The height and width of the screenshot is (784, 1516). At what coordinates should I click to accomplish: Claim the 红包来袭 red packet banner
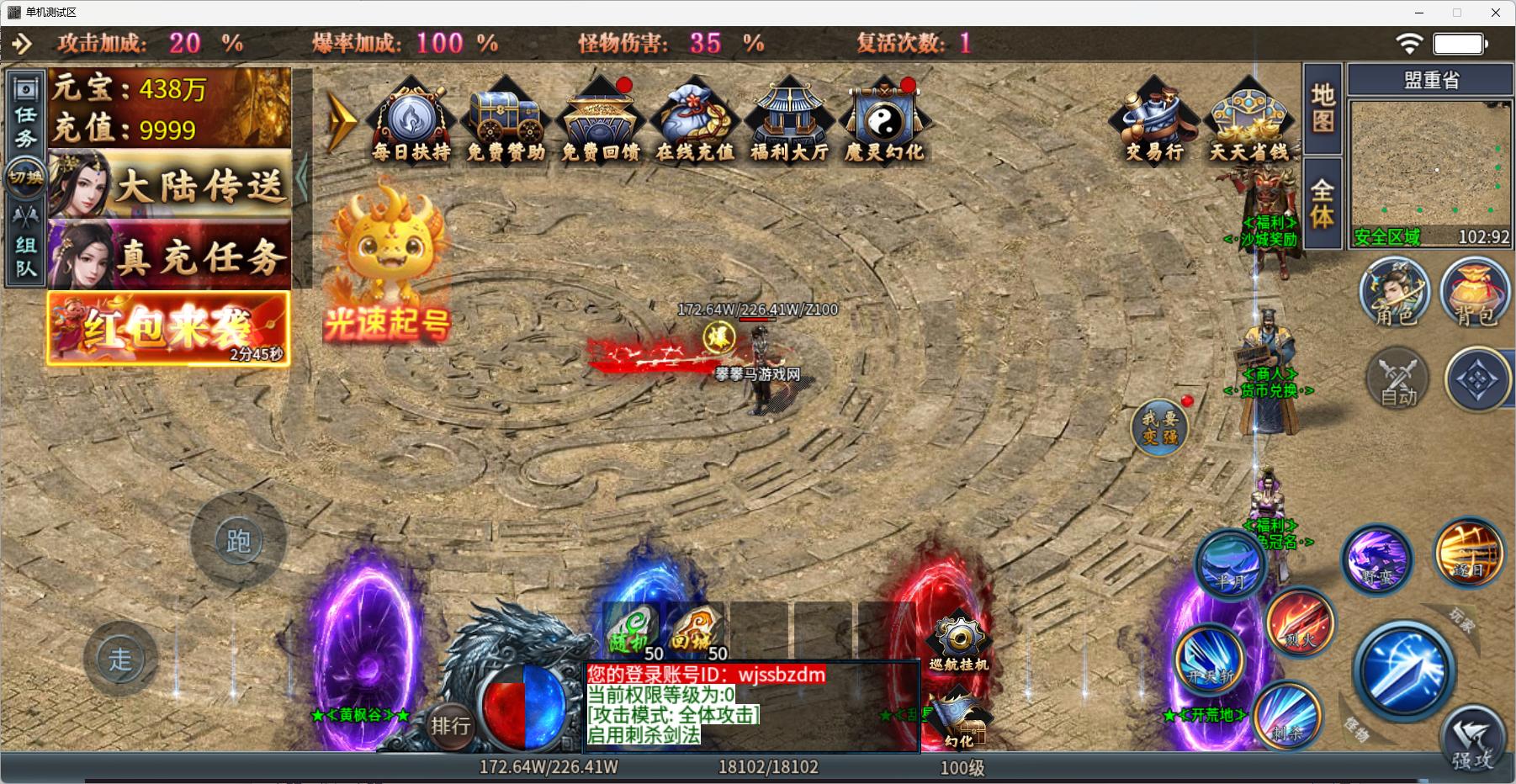[x=168, y=328]
